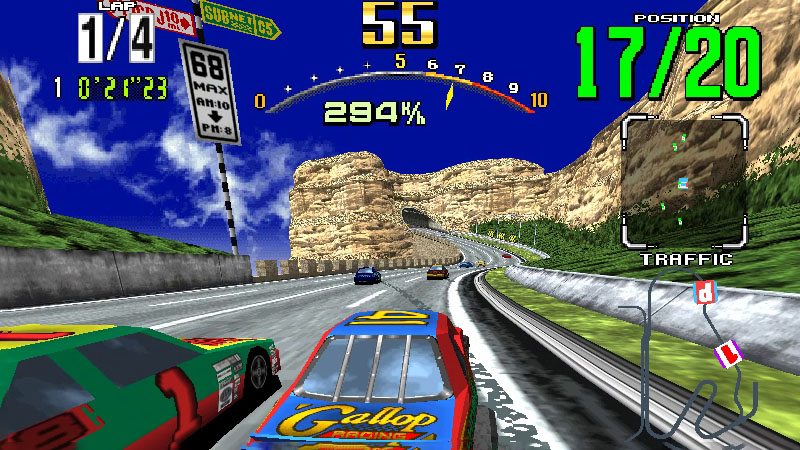The image size is (800, 450).
Task: Click the red "d" marker on course map
Action: tap(706, 292)
